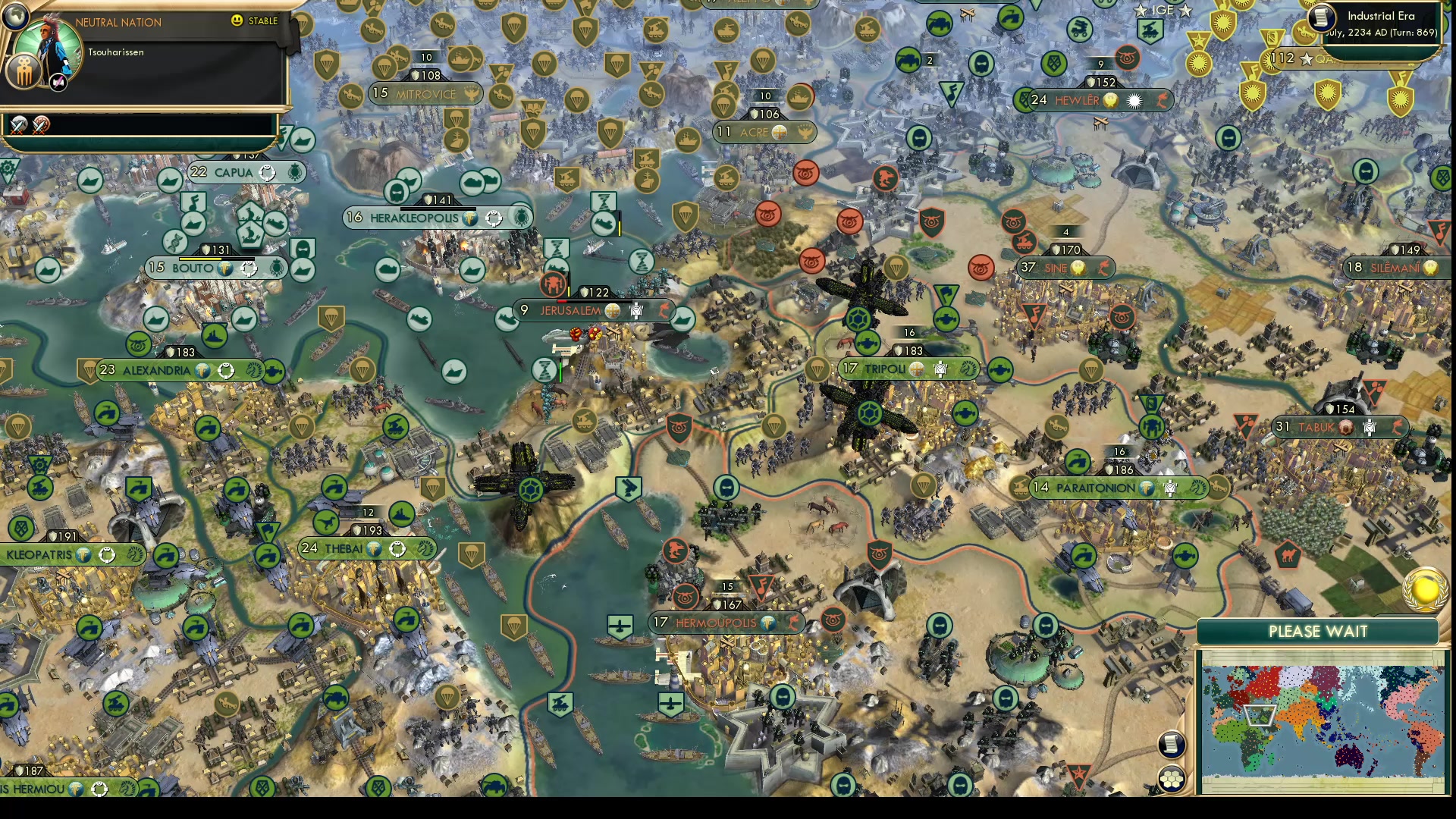The image size is (1456, 819).
Task: Click the religion icon on Jerusalem's city banner
Action: 611,311
